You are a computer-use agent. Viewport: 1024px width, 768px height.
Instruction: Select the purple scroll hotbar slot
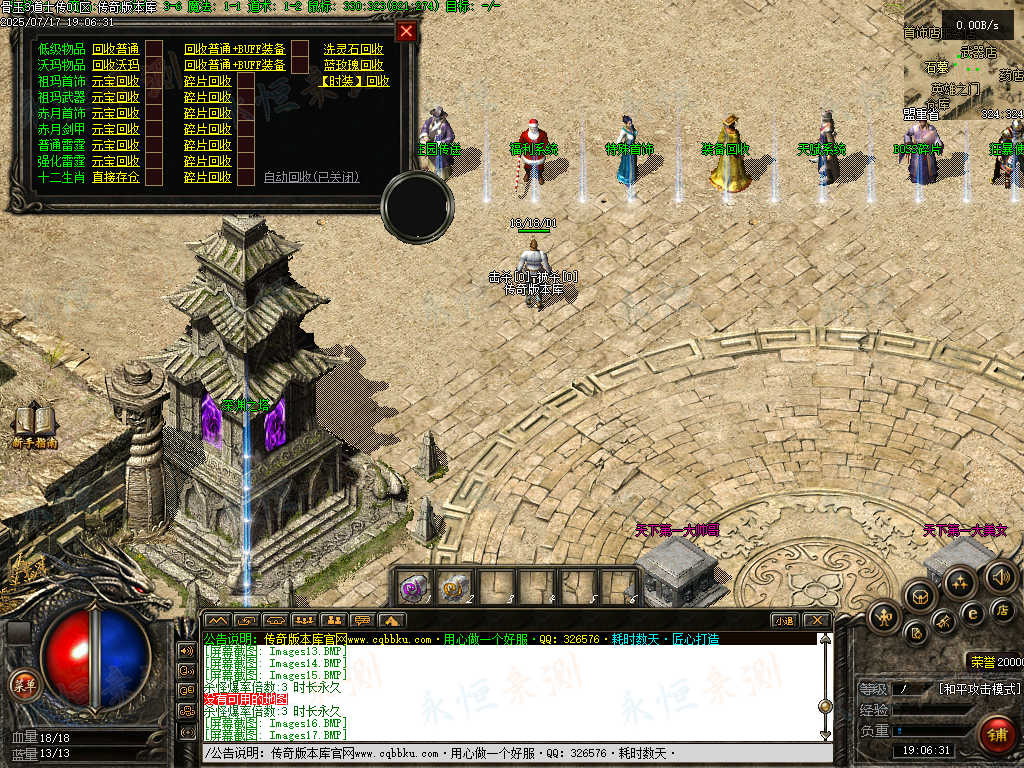[414, 587]
